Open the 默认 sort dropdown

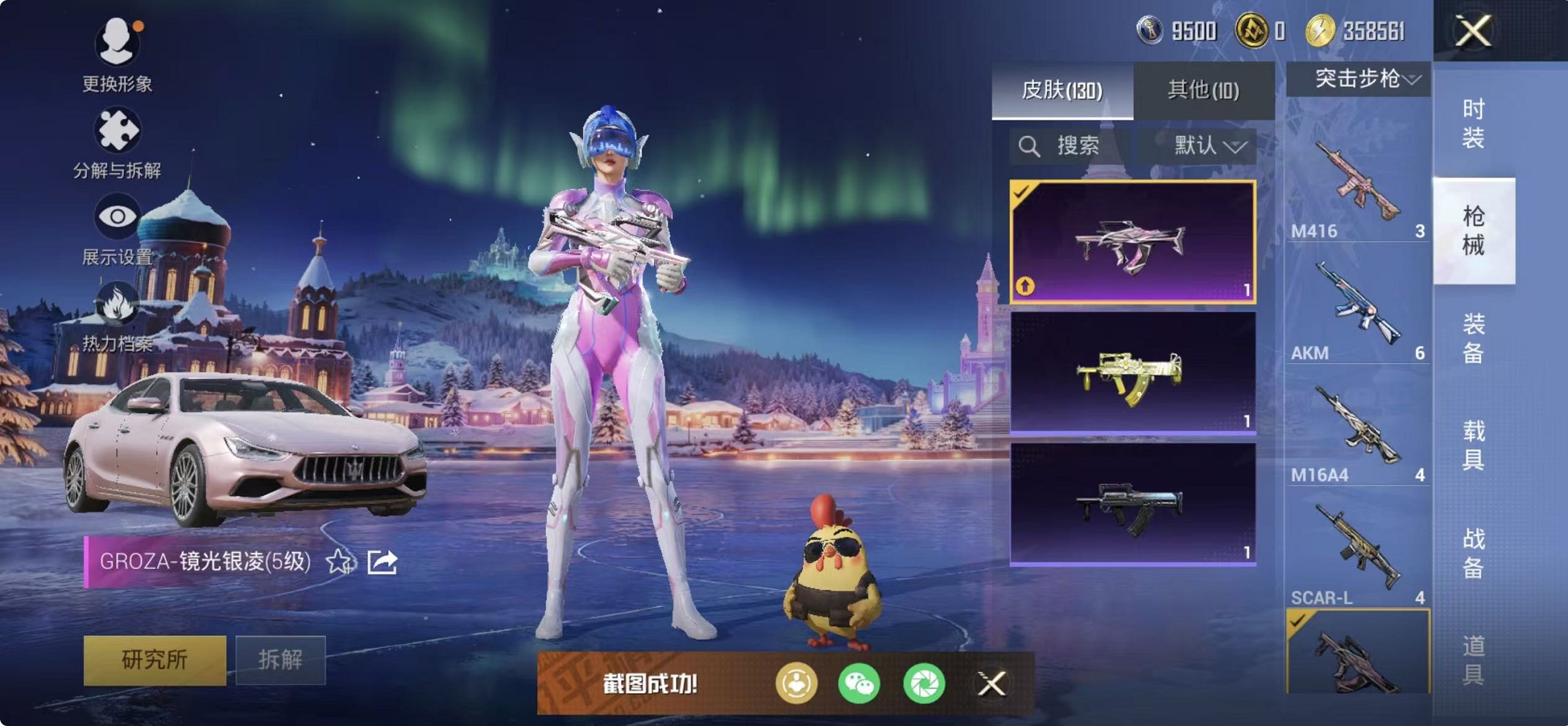[x=1209, y=146]
